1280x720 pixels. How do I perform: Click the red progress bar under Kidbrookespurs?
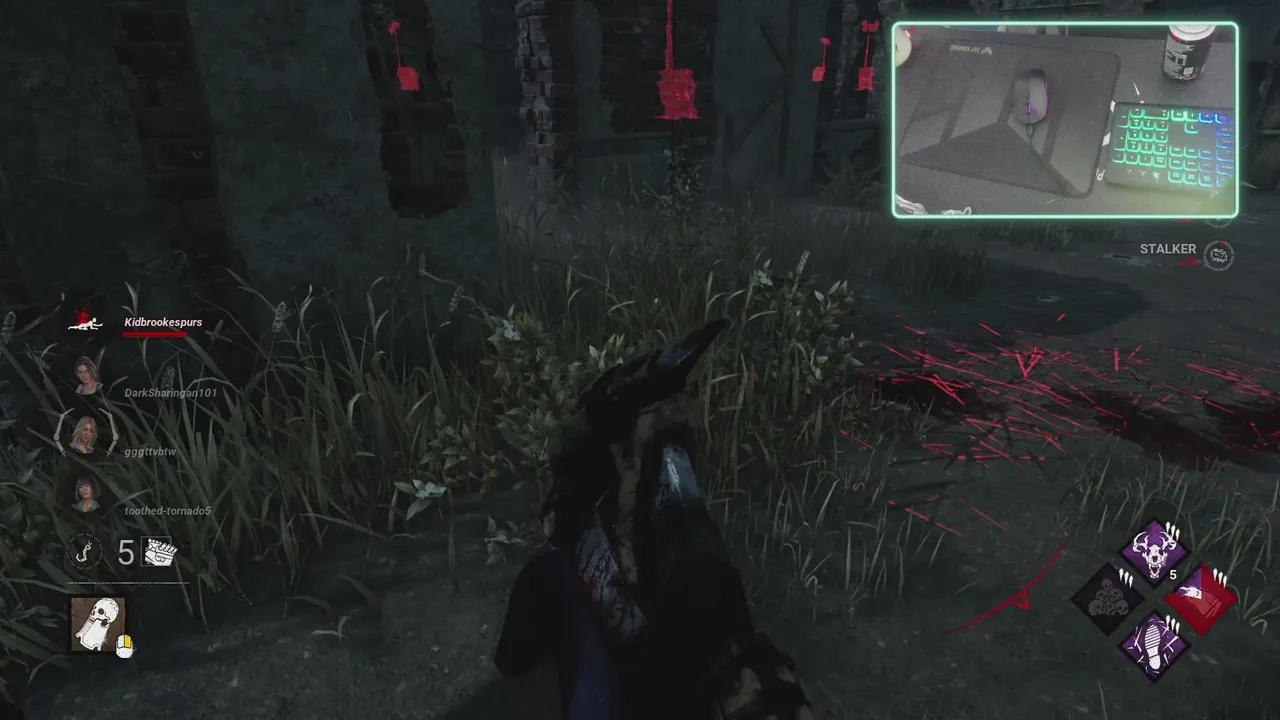[157, 334]
